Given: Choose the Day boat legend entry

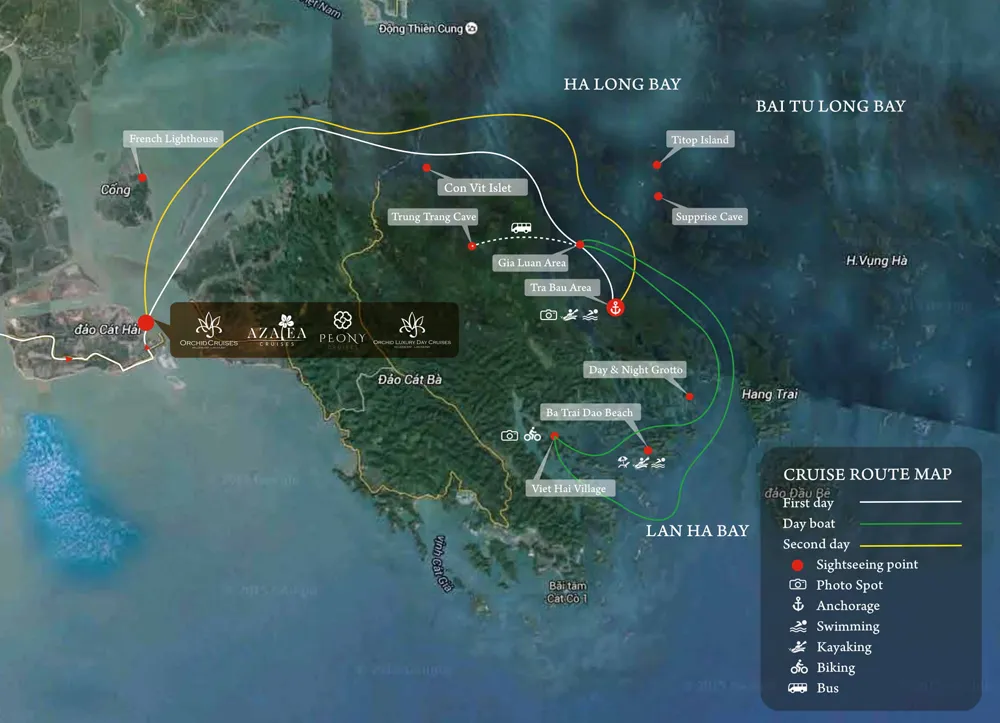Looking at the screenshot, I should pyautogui.click(x=809, y=524).
